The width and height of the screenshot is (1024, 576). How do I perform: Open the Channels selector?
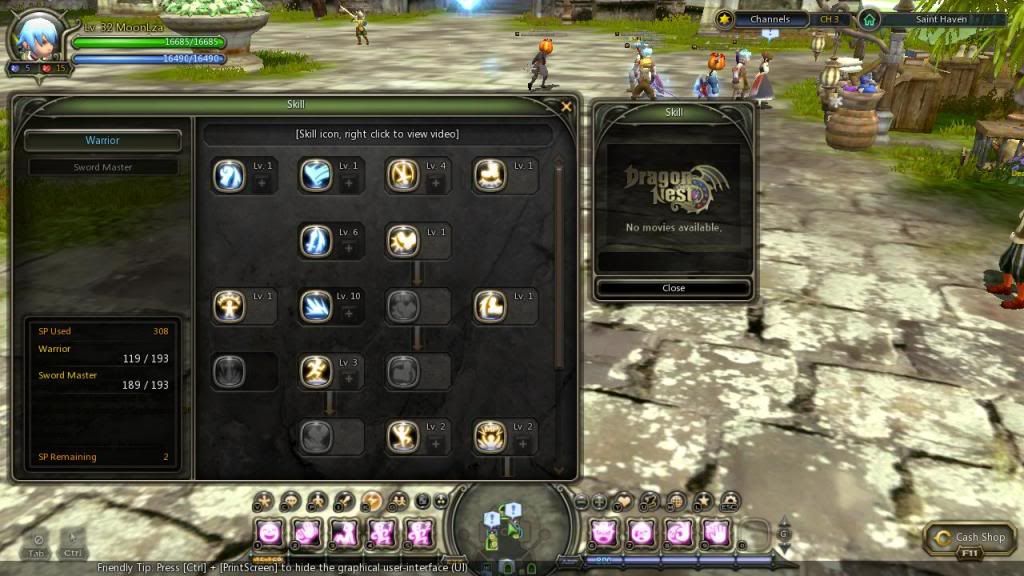(x=770, y=19)
